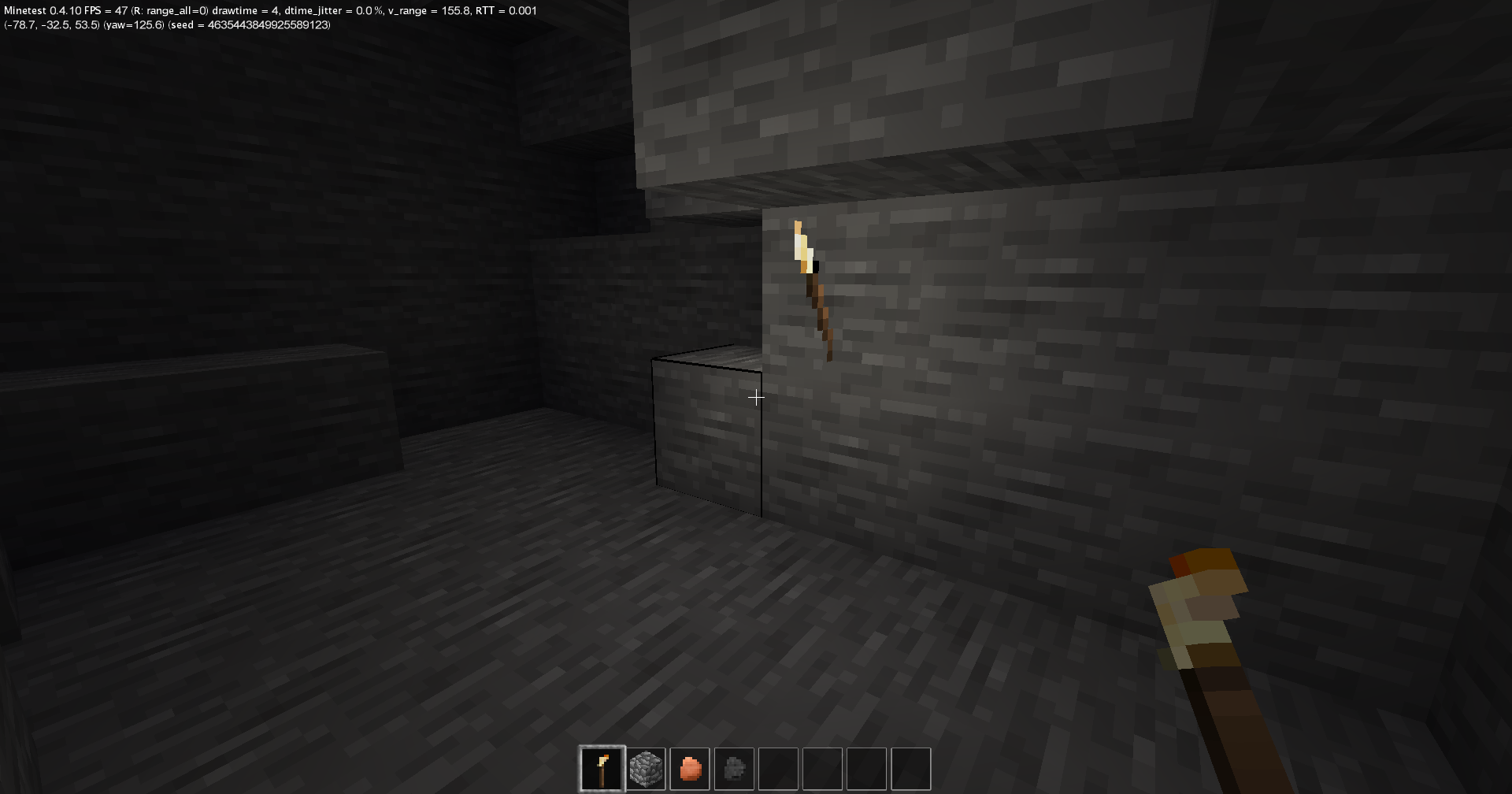Select the coal lump hotbar item
The image size is (1512, 794).
736,768
